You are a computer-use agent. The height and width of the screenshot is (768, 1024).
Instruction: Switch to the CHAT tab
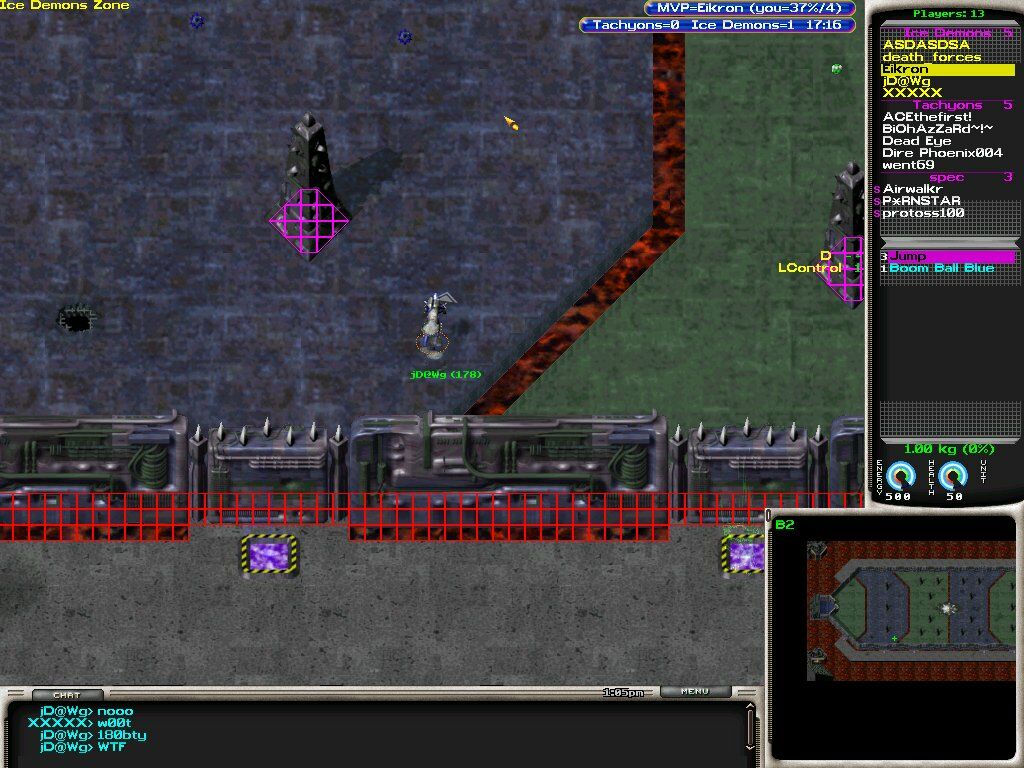[x=67, y=694]
